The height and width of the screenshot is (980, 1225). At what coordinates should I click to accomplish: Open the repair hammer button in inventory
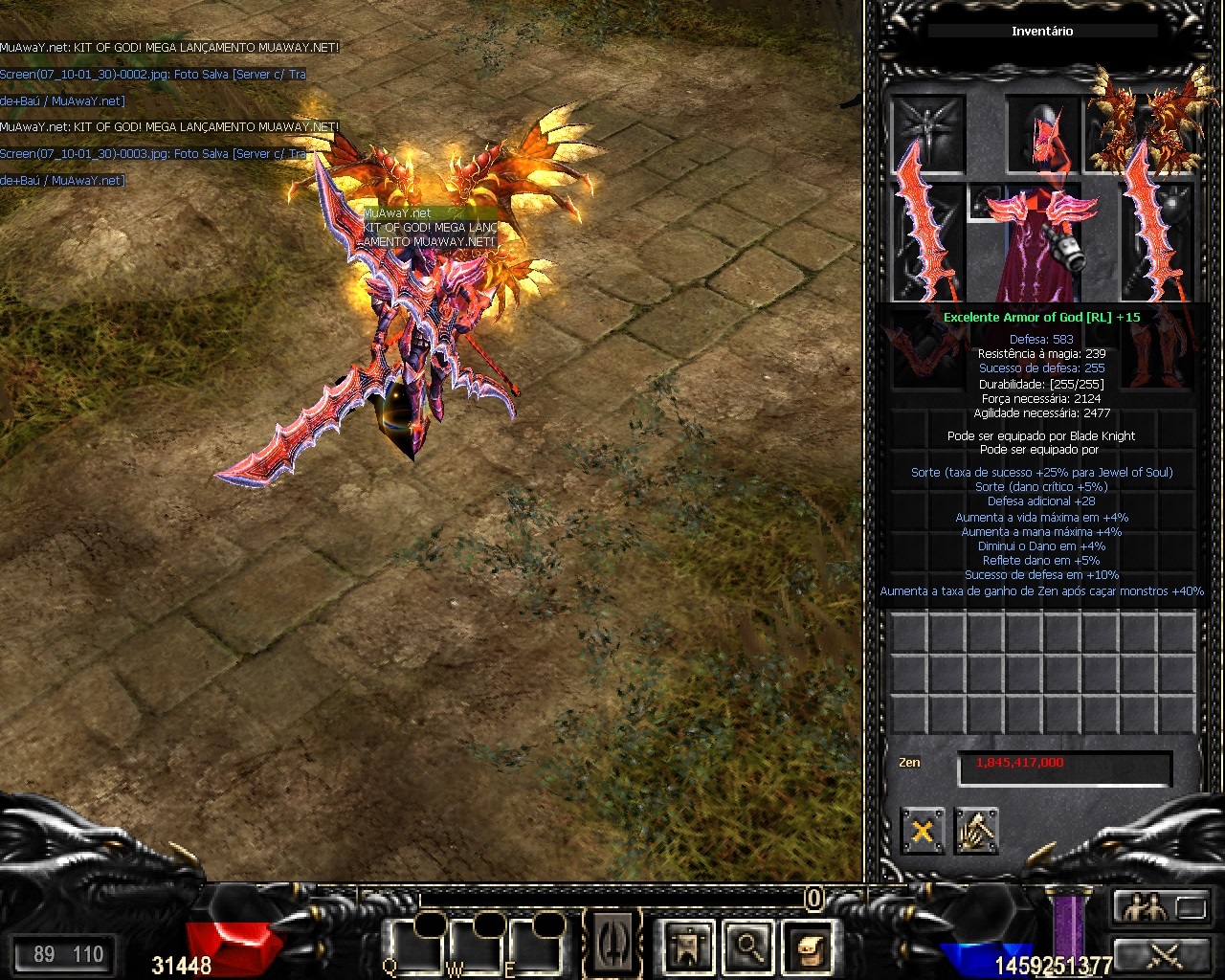pyautogui.click(x=976, y=831)
